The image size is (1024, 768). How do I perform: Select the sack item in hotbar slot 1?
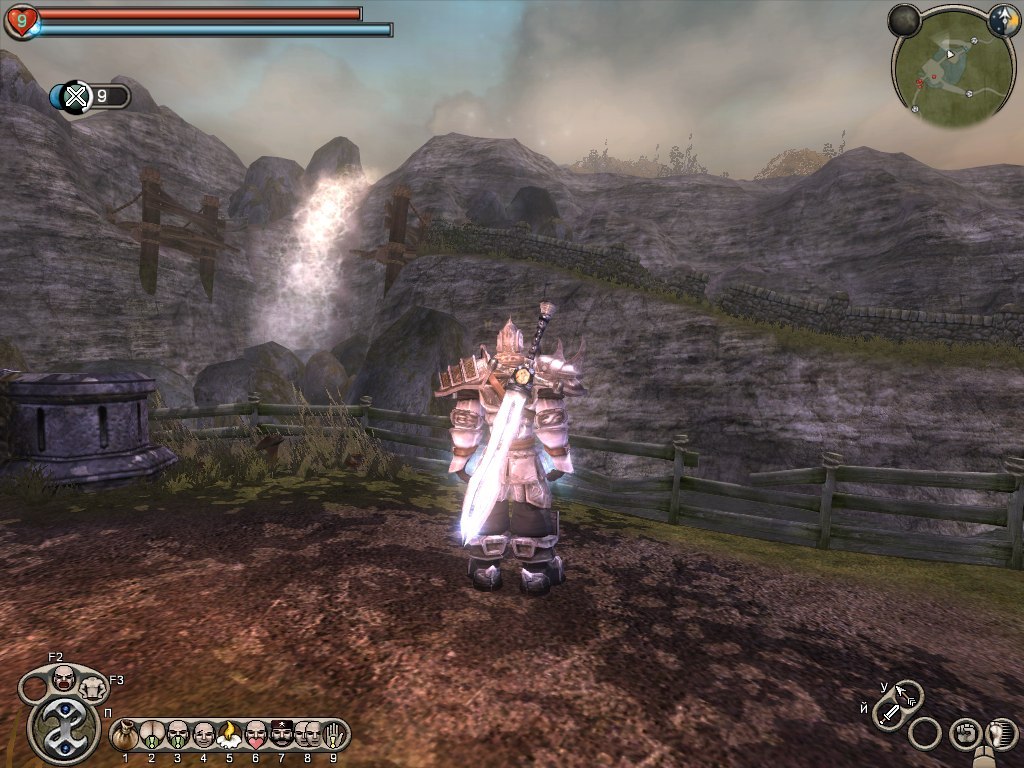click(x=126, y=735)
